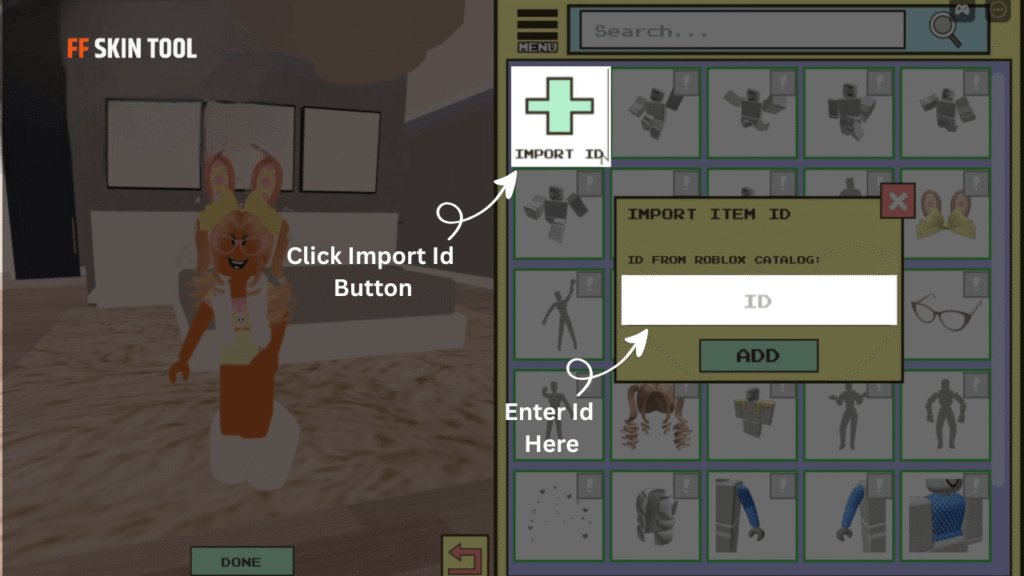The width and height of the screenshot is (1024, 576).
Task: Click the ID entry field
Action: (758, 300)
